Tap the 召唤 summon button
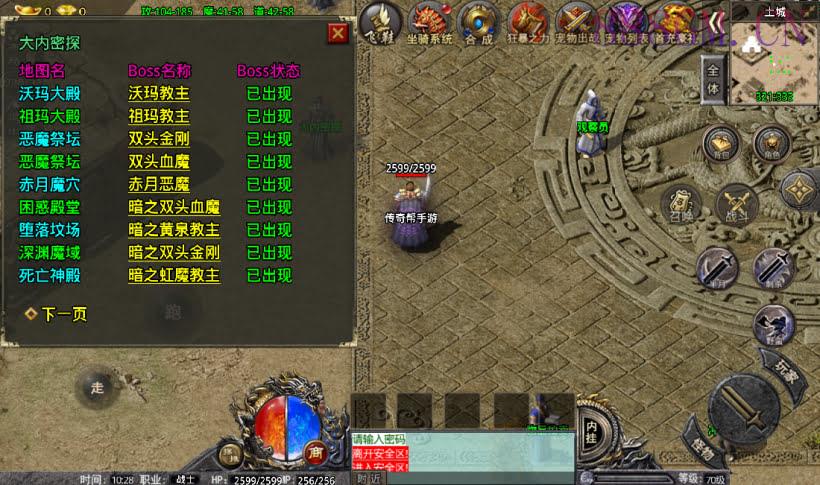Viewport: 820px width, 485px height. click(682, 203)
